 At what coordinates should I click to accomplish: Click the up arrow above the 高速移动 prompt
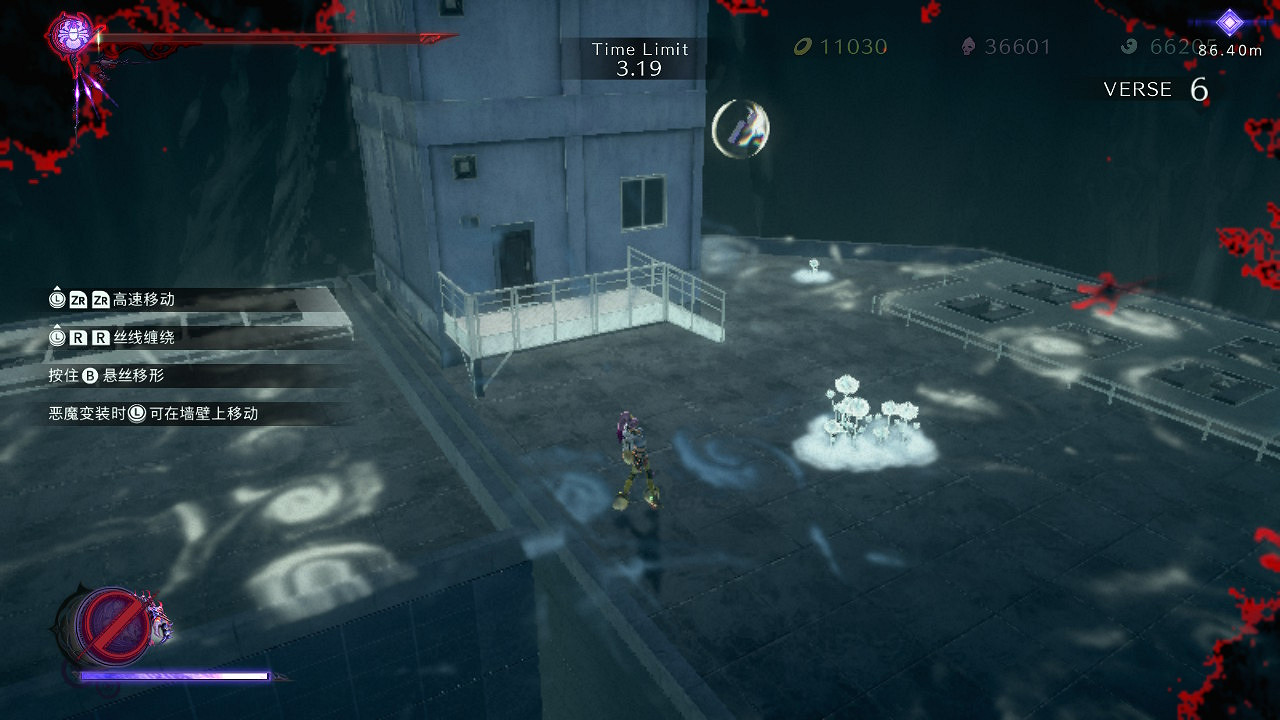point(56,288)
